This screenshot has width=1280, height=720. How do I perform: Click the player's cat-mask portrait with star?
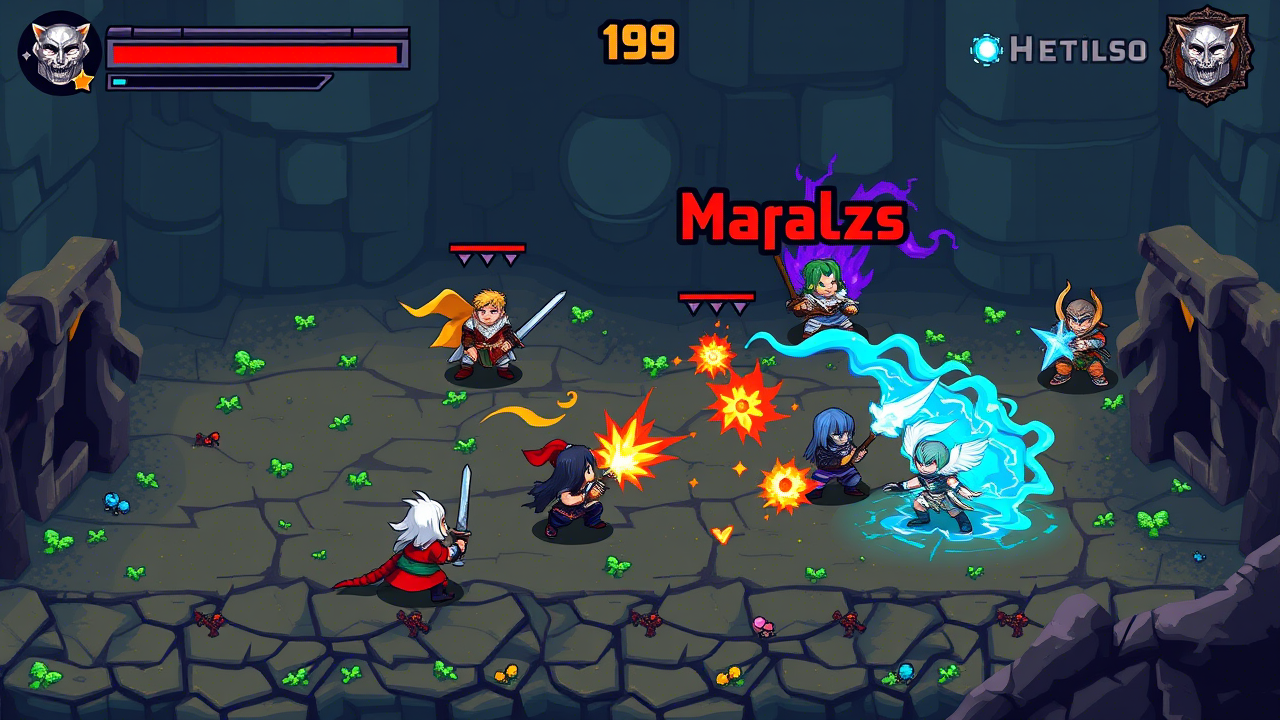click(x=59, y=53)
